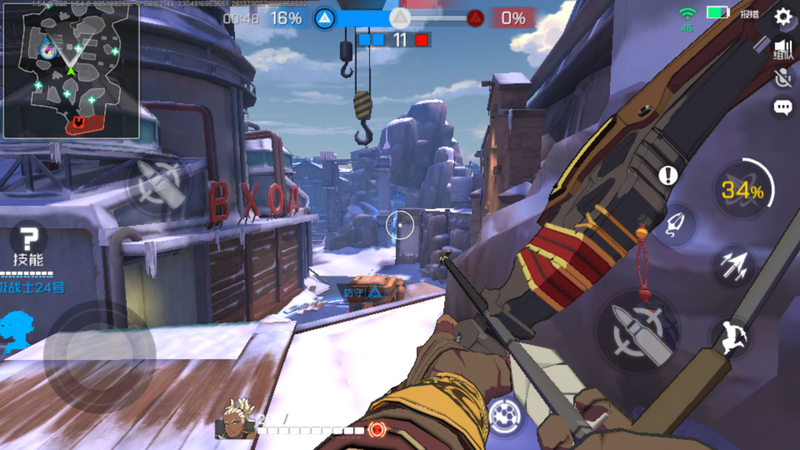The image size is (800, 450).
Task: Tap the 报错 report button
Action: 749,15
